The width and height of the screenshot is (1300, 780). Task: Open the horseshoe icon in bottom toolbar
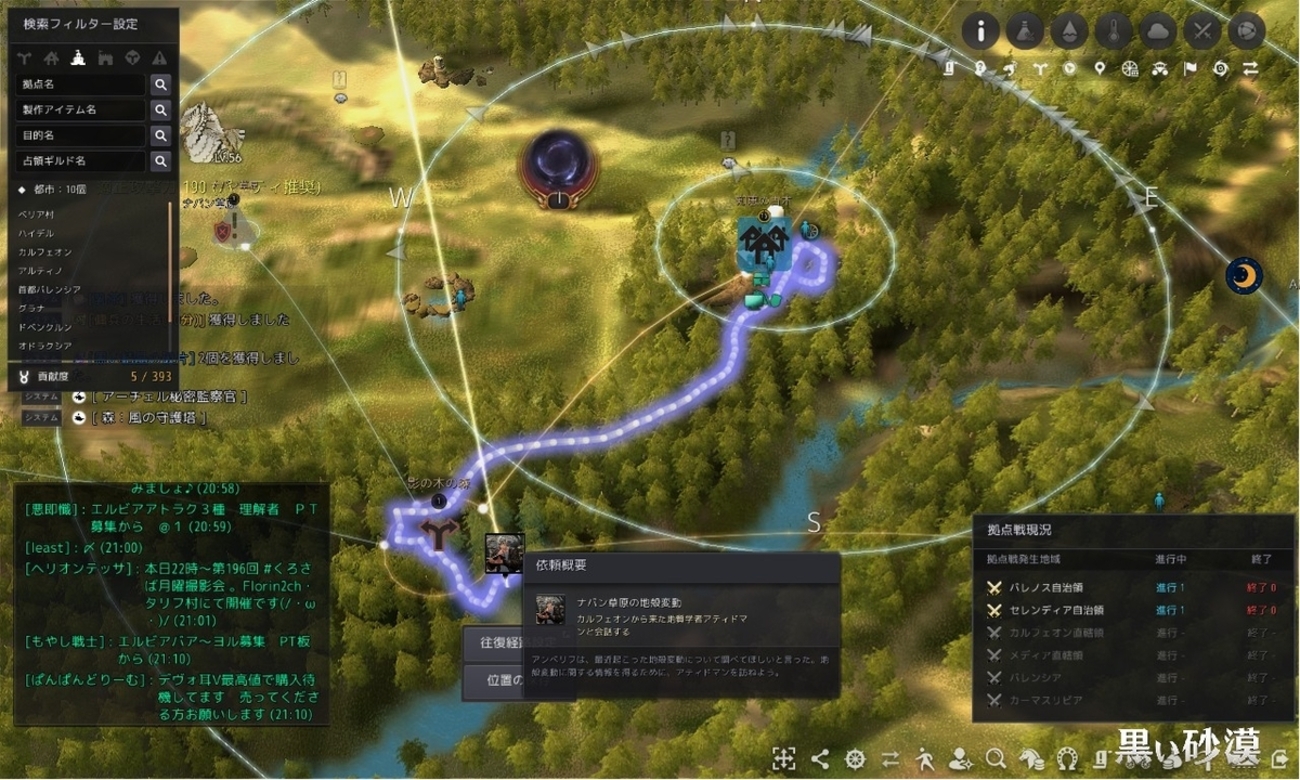[x=1067, y=757]
